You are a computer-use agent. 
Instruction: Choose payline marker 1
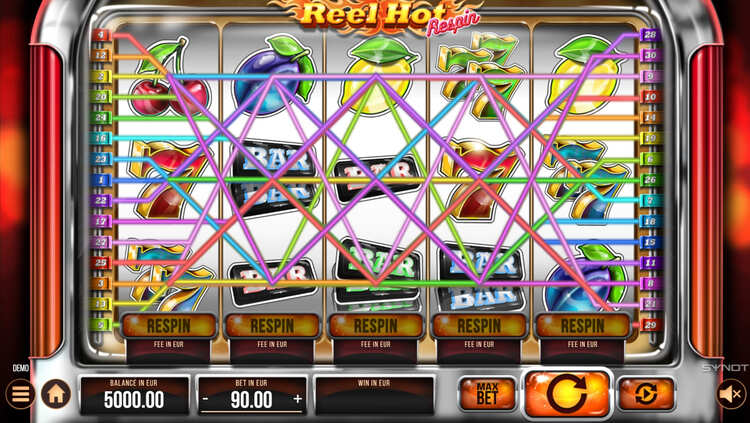tap(101, 180)
